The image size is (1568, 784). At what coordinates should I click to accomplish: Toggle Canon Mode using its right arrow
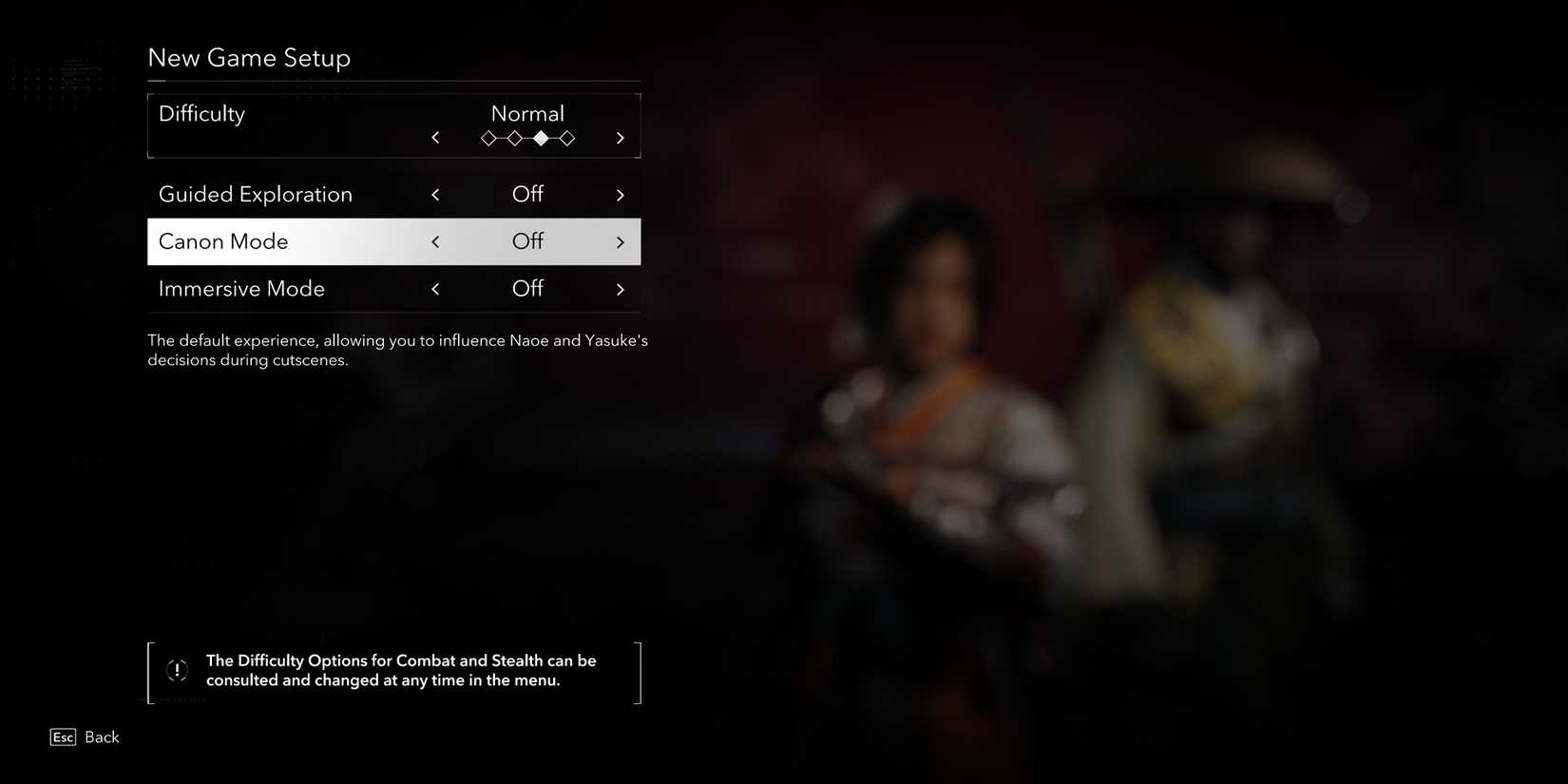tap(621, 242)
